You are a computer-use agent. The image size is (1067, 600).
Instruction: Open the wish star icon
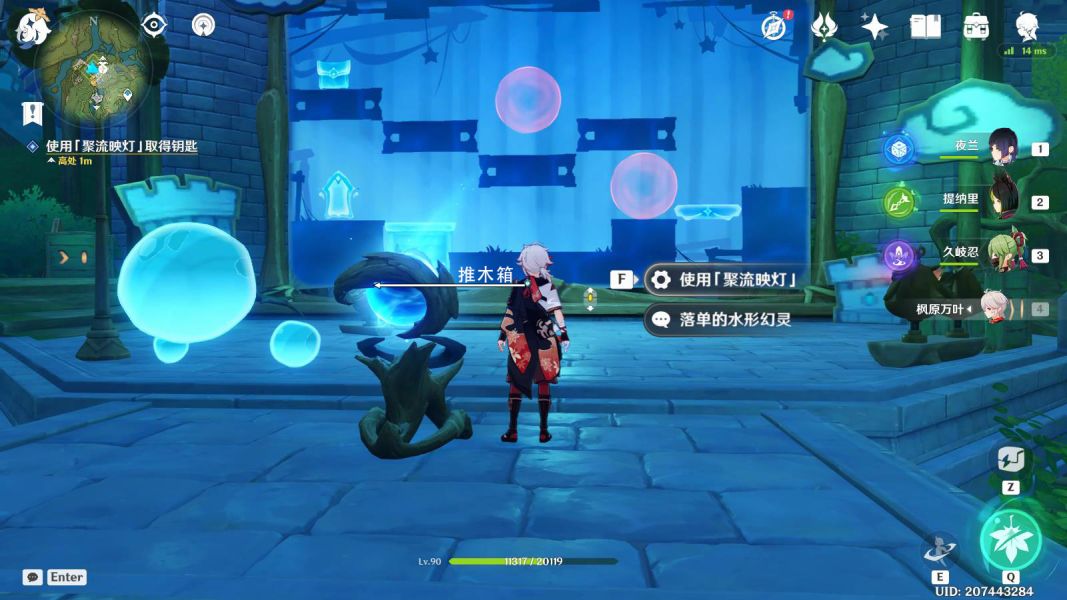click(875, 27)
